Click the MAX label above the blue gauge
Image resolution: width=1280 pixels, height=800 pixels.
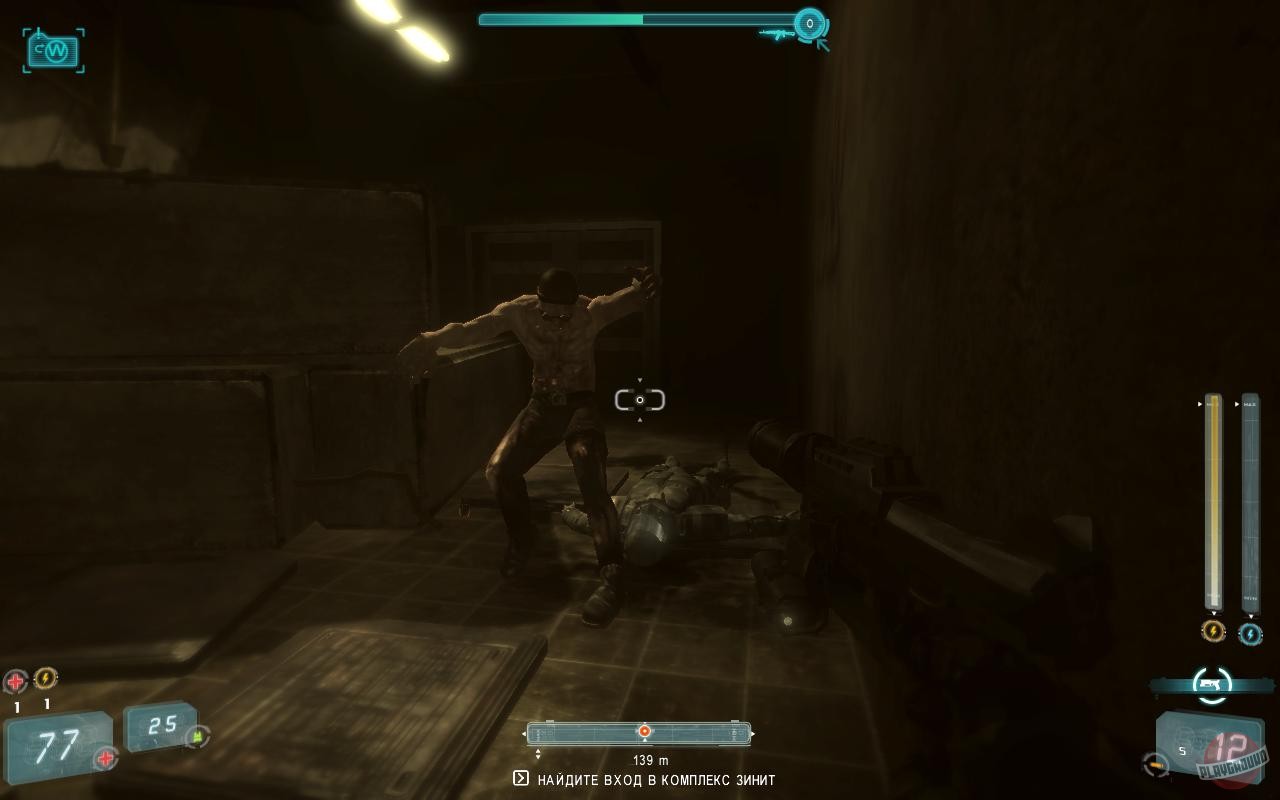tap(1248, 403)
